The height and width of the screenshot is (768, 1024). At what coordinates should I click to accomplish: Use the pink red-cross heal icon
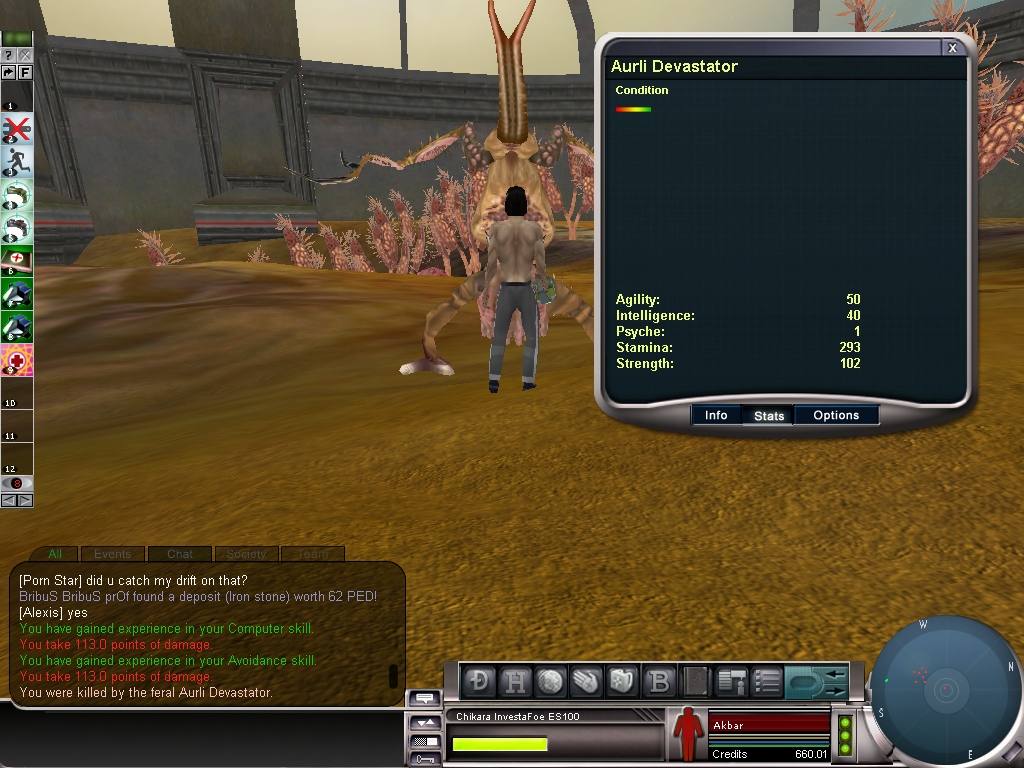(x=17, y=358)
